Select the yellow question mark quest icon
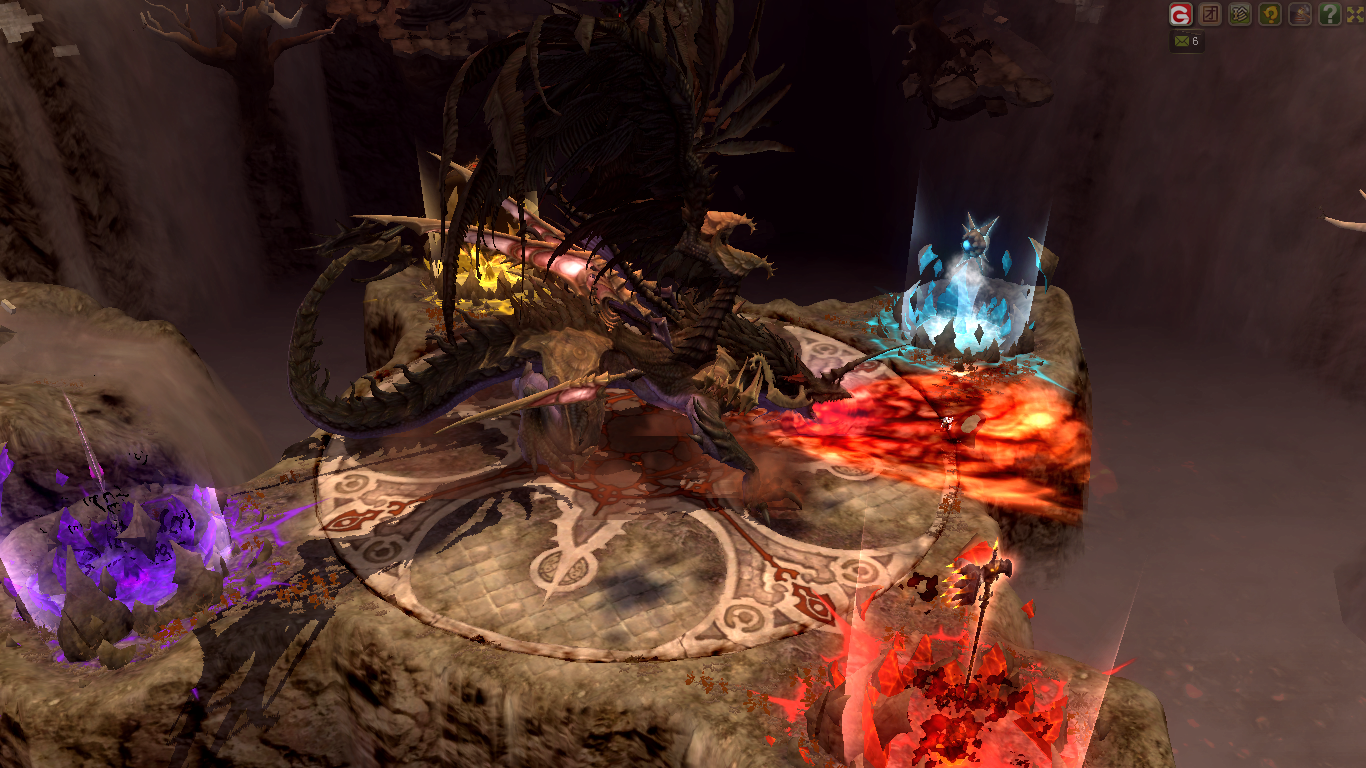This screenshot has width=1366, height=768. [x=1270, y=14]
